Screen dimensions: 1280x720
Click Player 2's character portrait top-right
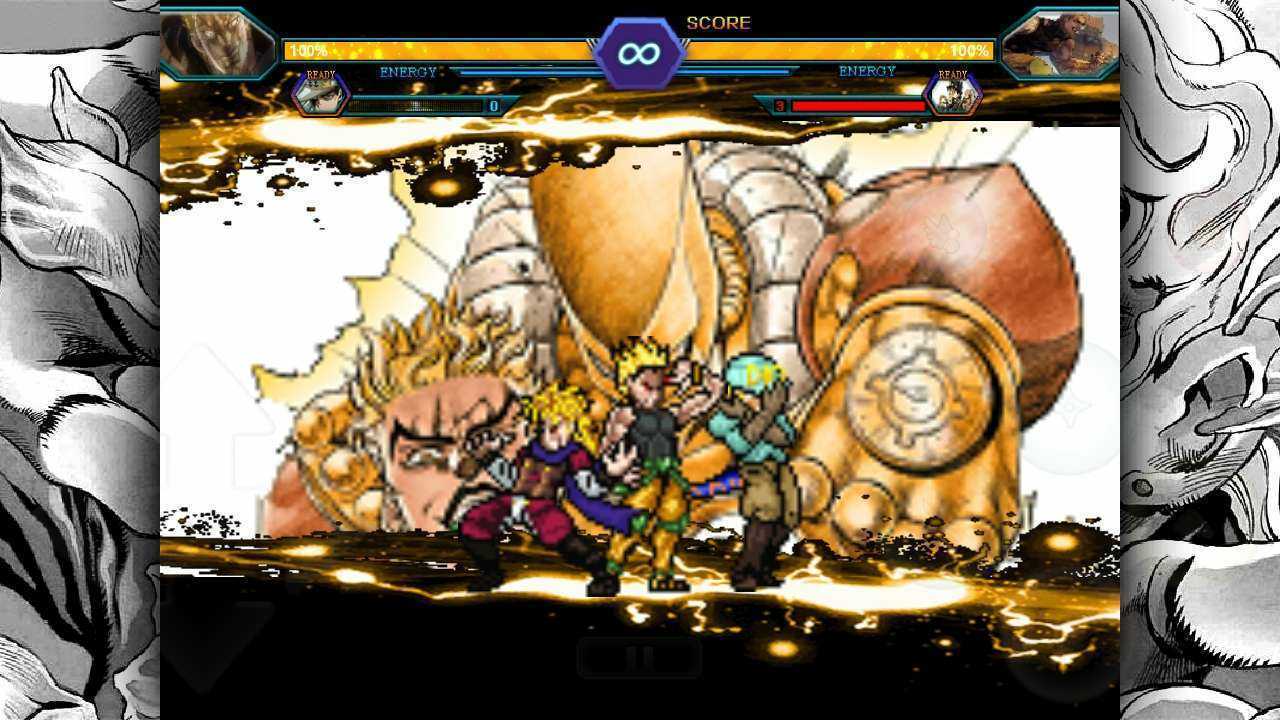(1063, 35)
